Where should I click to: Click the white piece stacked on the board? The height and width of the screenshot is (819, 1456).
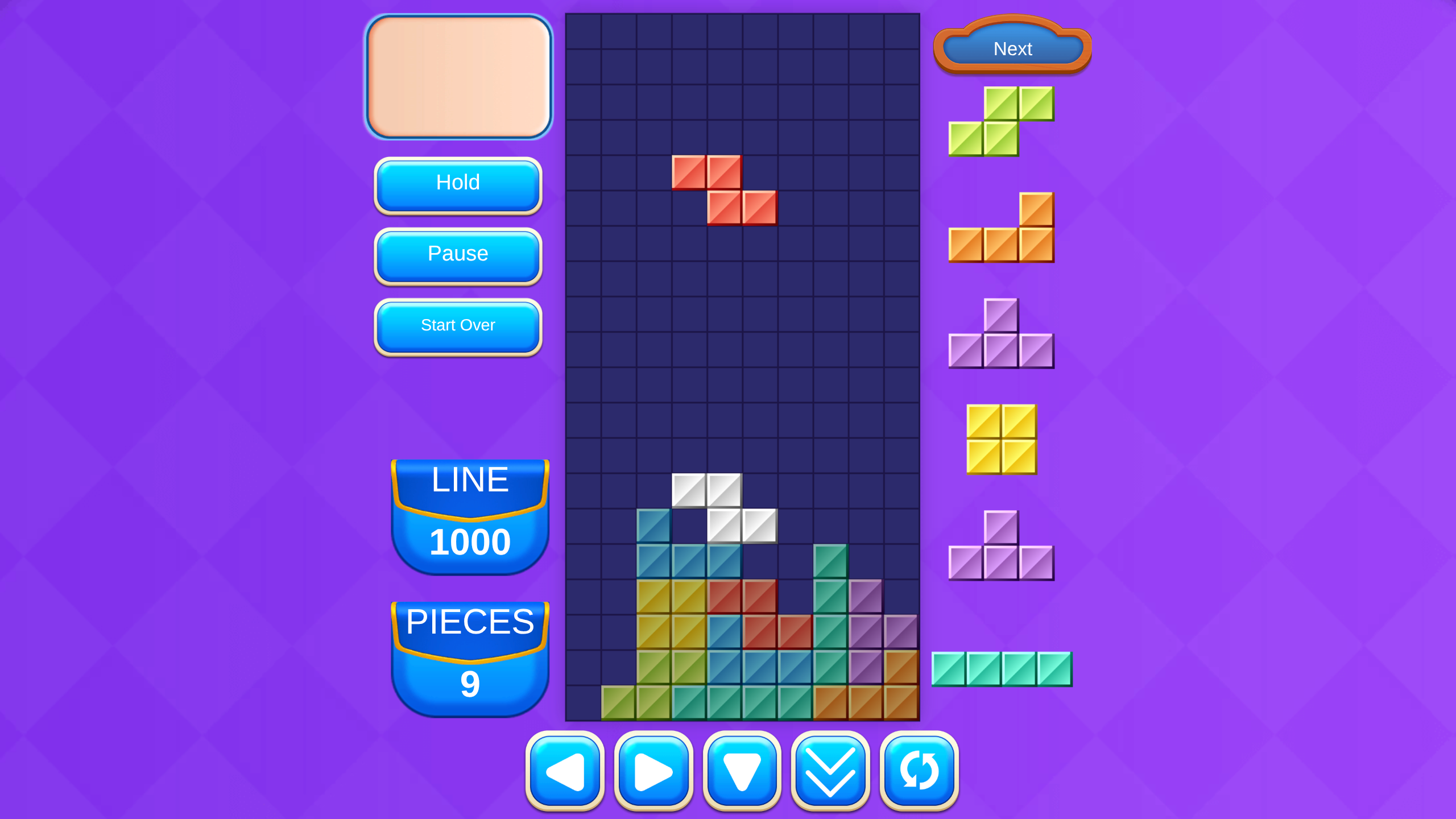pyautogui.click(x=725, y=506)
